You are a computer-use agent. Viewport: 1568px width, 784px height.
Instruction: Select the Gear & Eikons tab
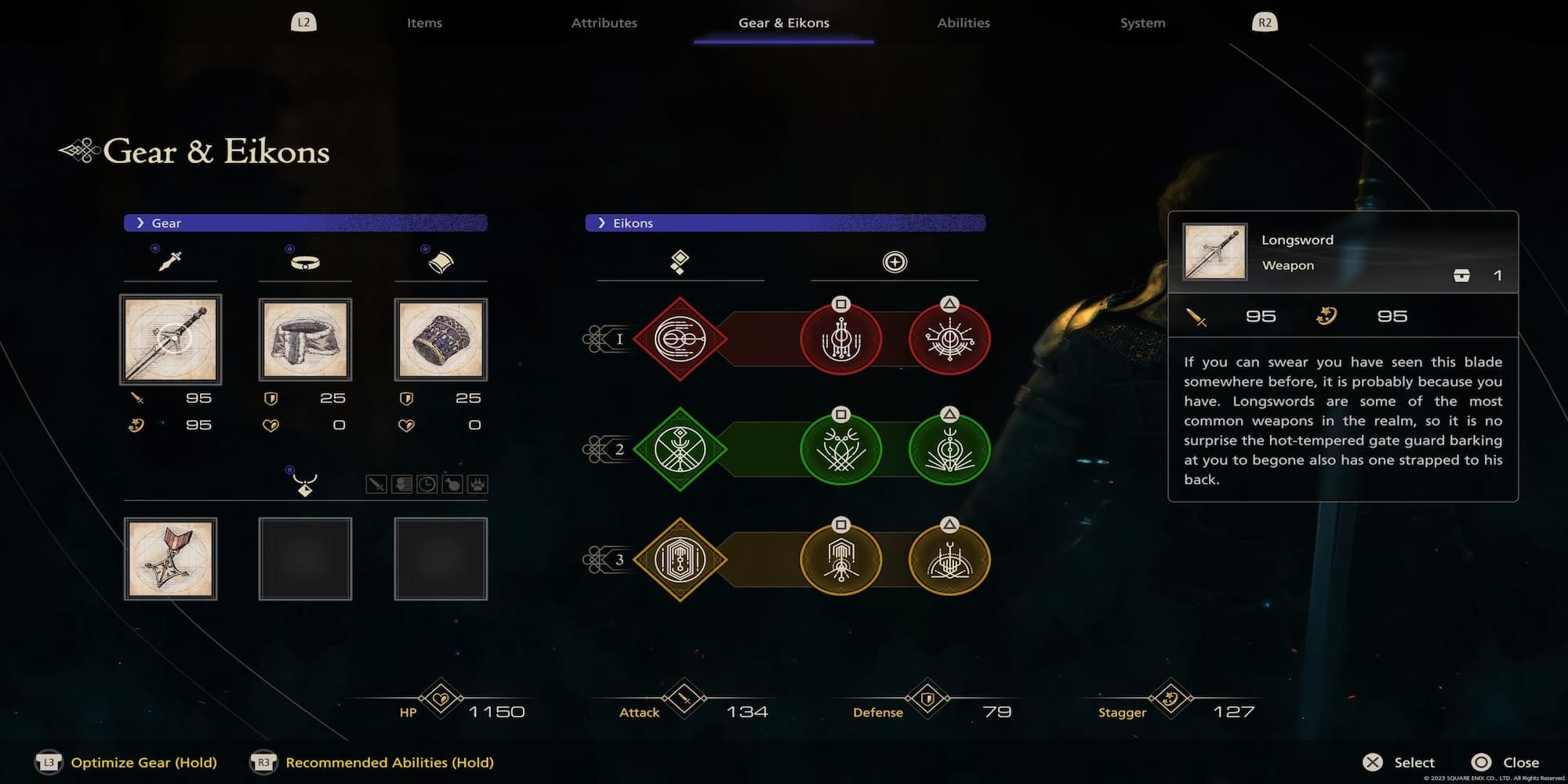pyautogui.click(x=783, y=23)
